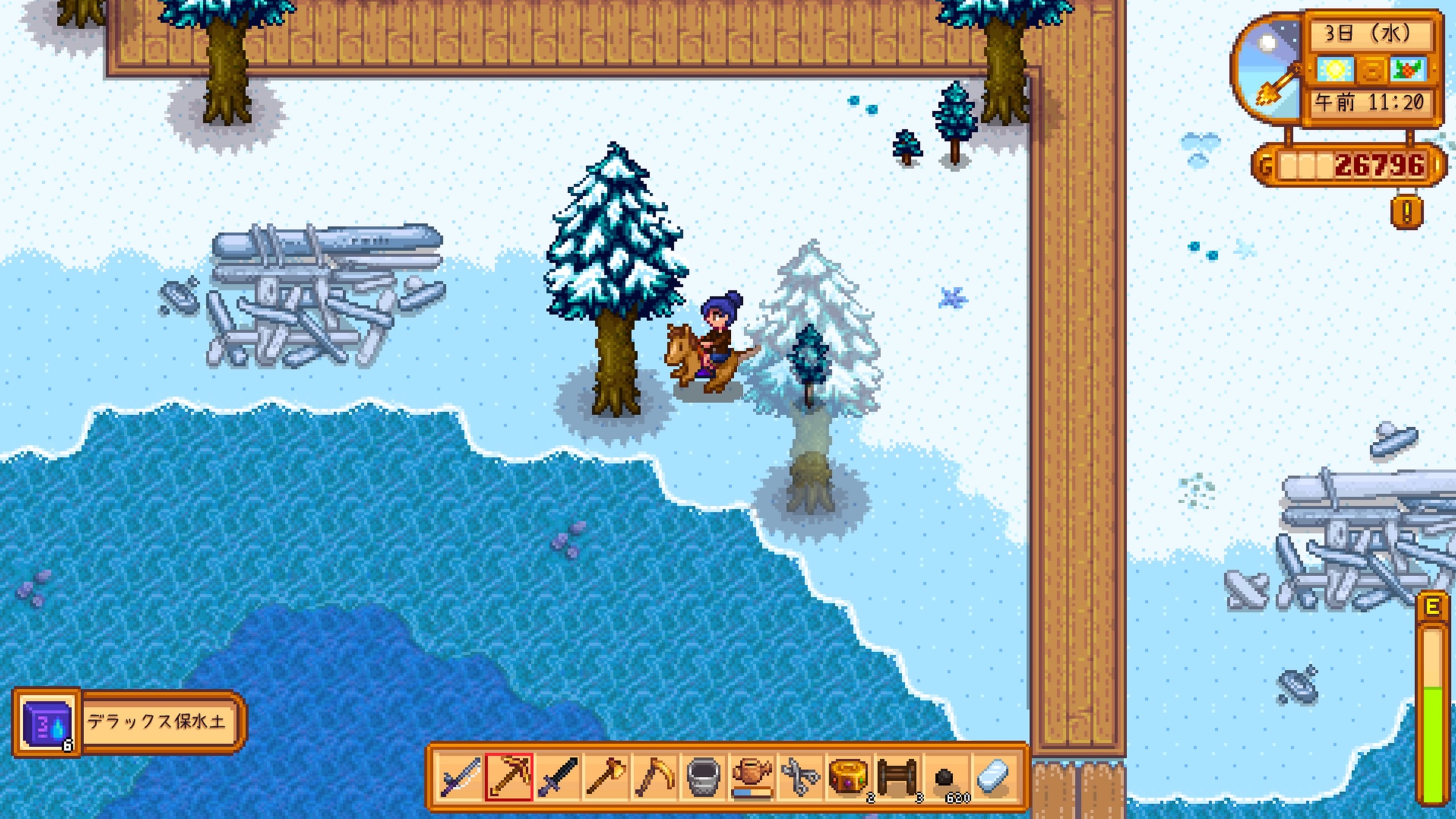This screenshot has width=1456, height=819.
Task: Pick the golden scythe in the hotbar
Action: tap(655, 777)
